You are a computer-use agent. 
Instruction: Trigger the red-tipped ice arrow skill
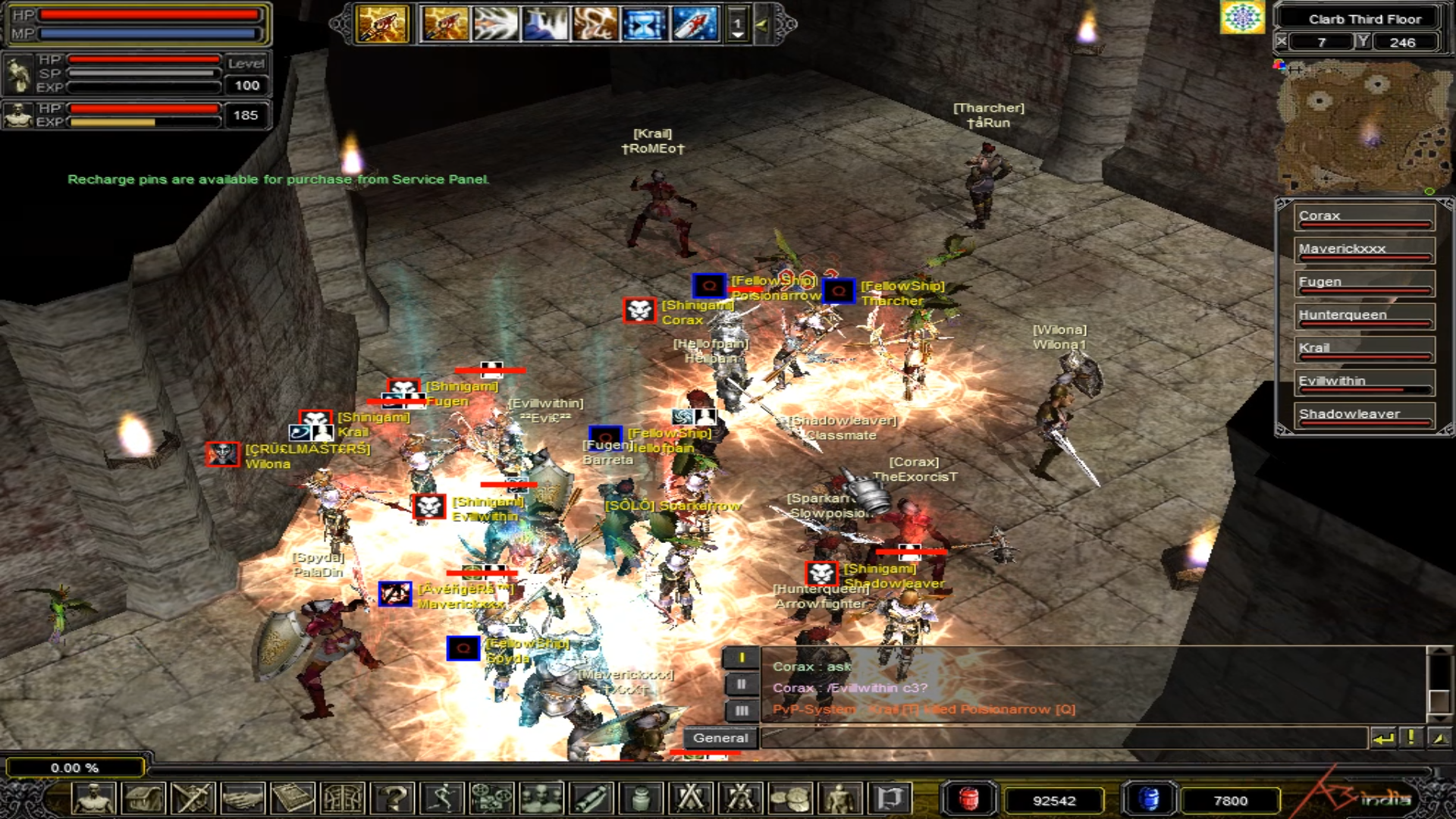(x=695, y=24)
